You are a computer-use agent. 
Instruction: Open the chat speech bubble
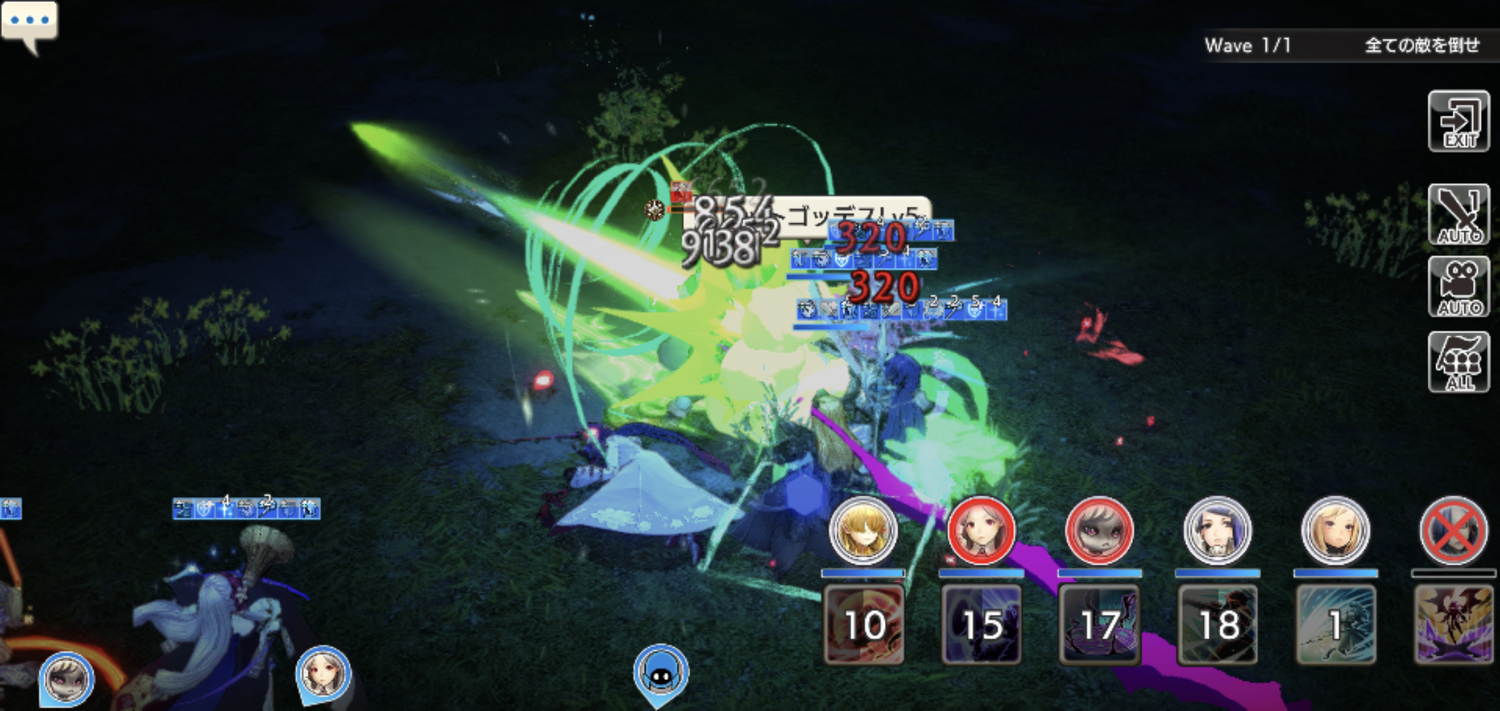(x=29, y=24)
